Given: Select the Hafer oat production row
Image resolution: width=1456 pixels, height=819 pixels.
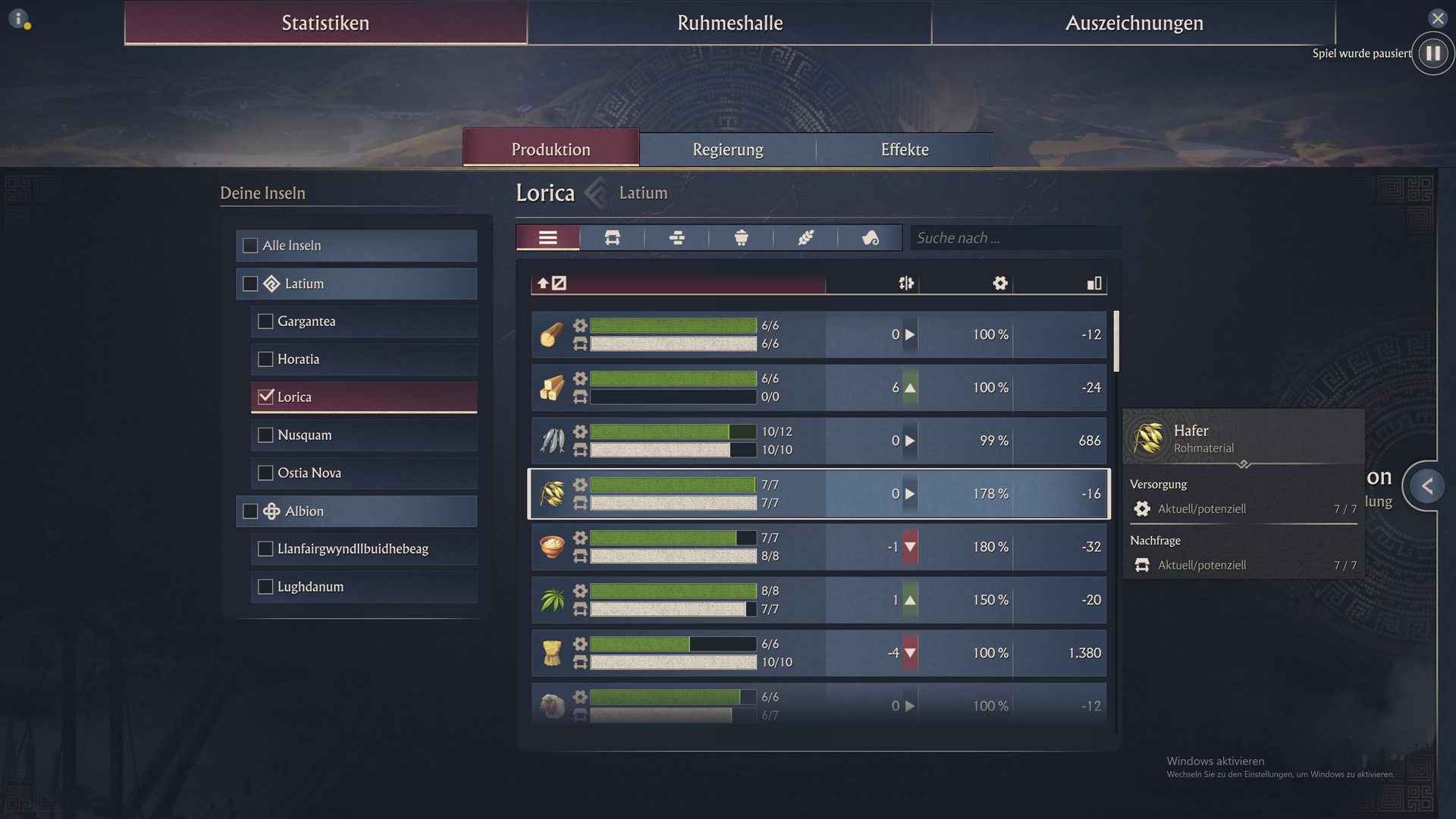Looking at the screenshot, I should [818, 494].
